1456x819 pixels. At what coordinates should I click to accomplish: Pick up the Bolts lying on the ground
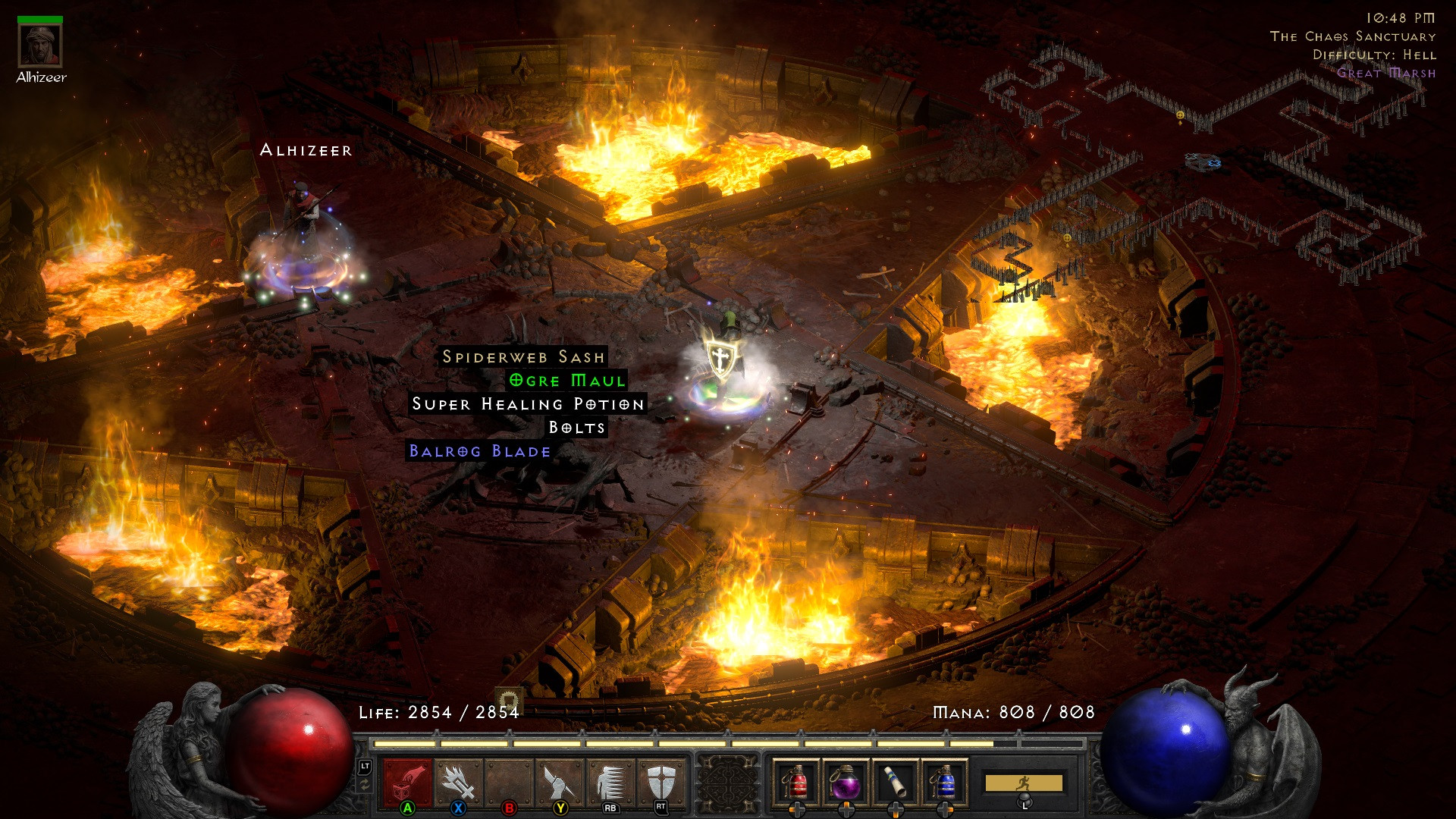(577, 428)
